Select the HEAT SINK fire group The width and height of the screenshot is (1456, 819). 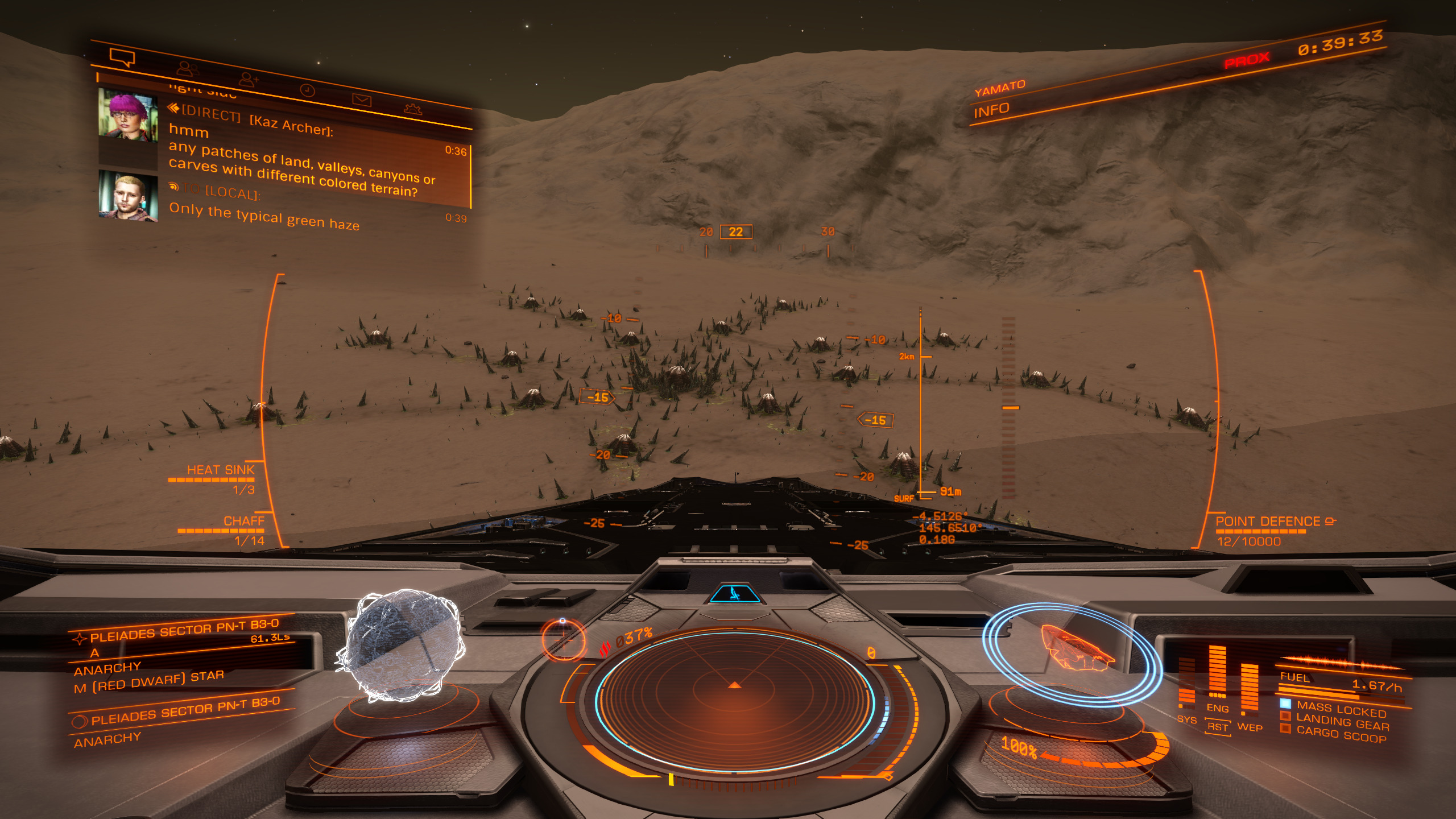click(x=221, y=470)
